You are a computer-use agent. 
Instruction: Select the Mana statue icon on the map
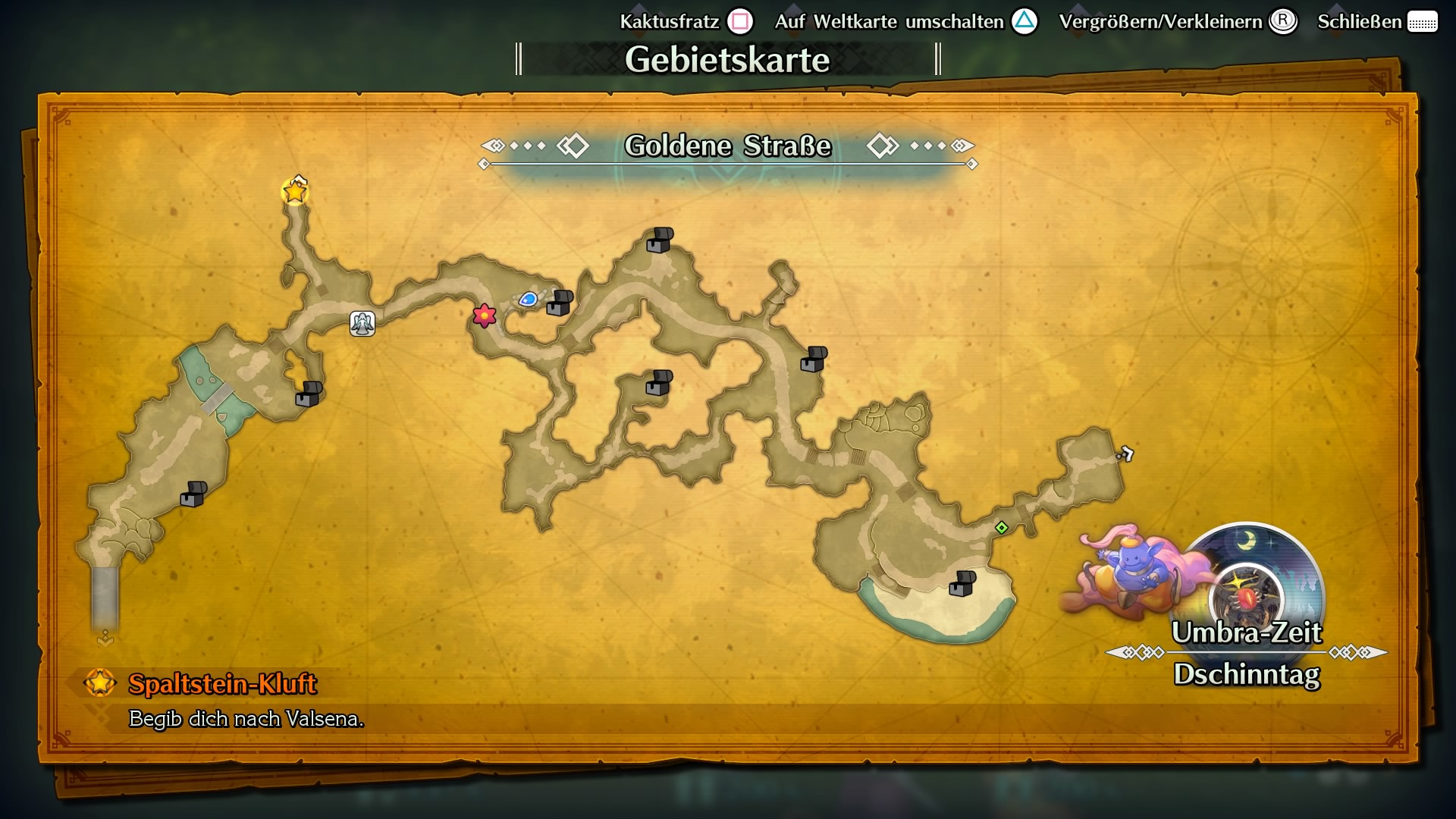tap(362, 322)
